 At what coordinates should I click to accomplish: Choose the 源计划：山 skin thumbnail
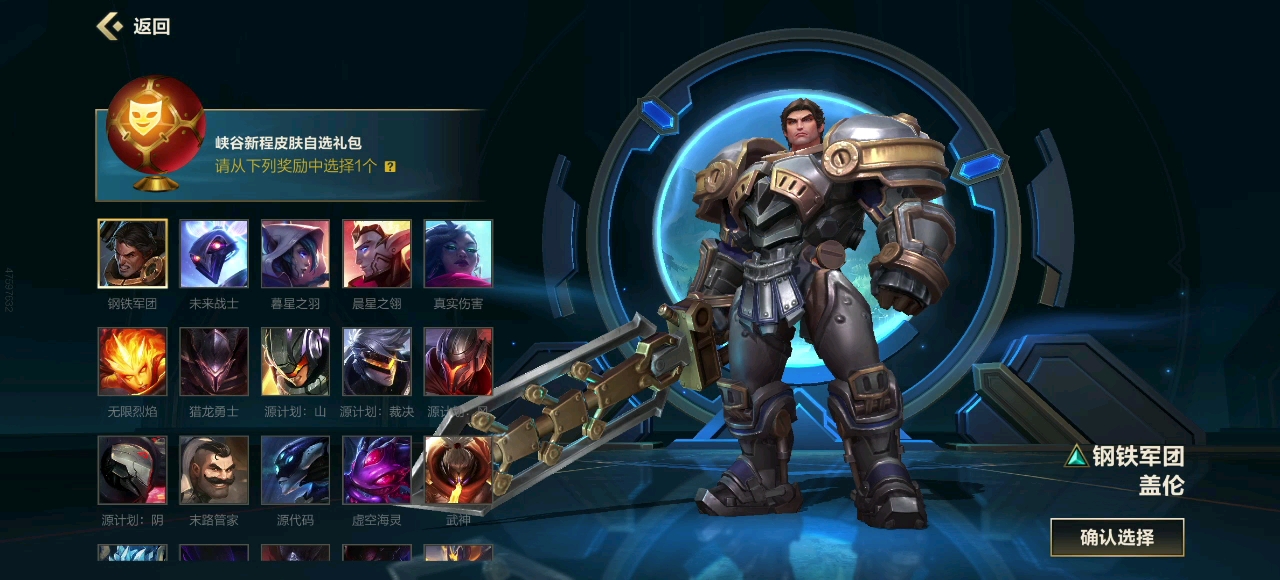(x=295, y=362)
